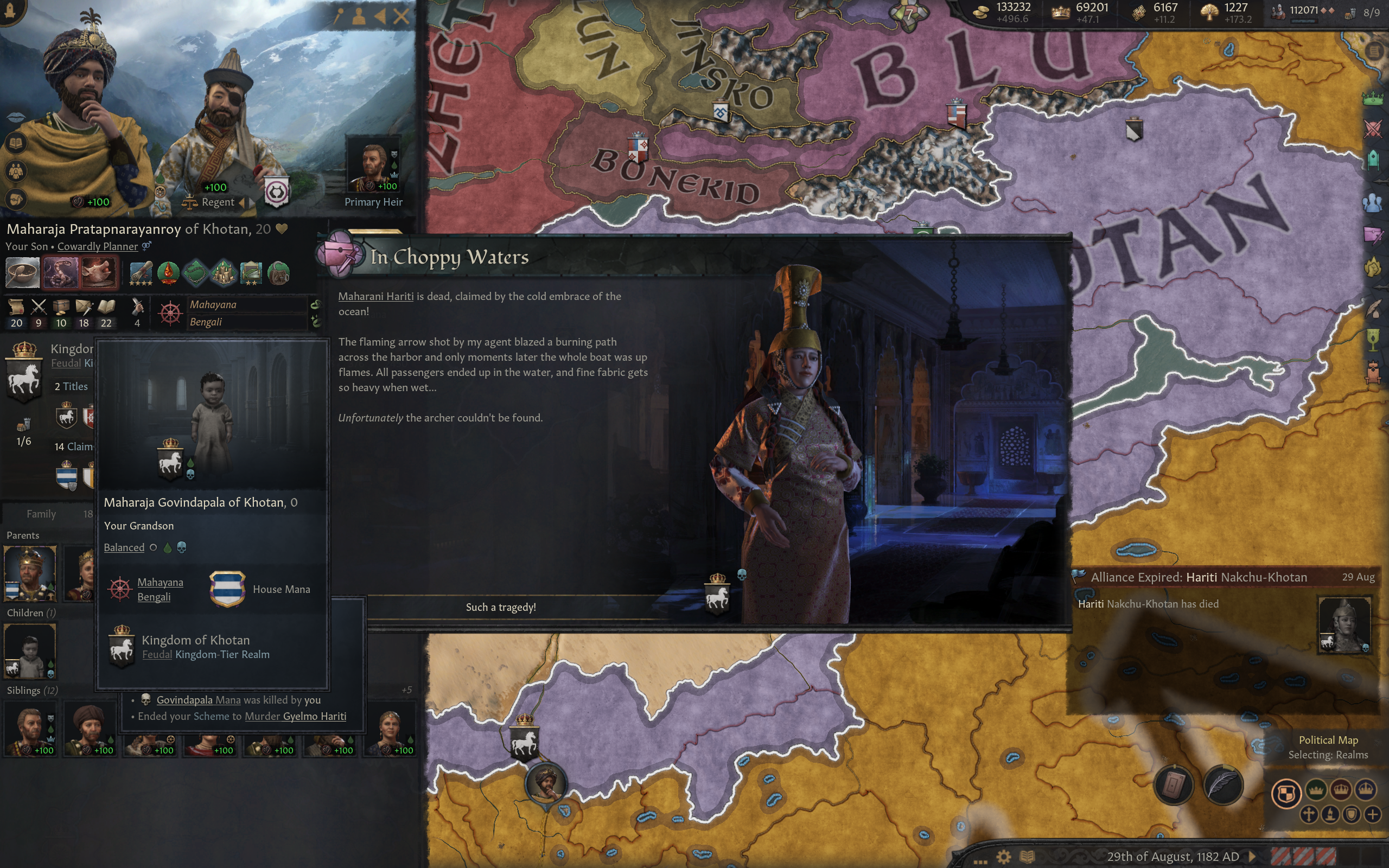Open the Realm crown menu on the sidebar

[1372, 98]
